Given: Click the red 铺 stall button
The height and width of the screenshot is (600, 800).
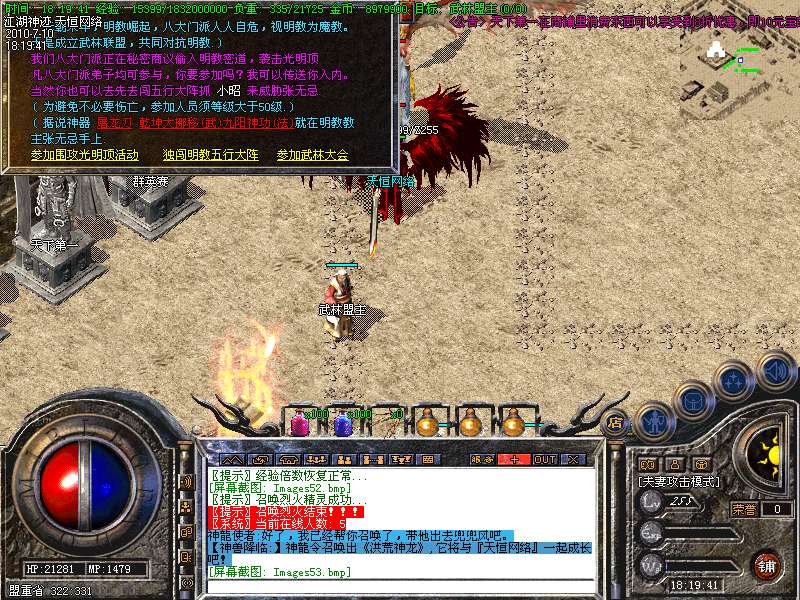Looking at the screenshot, I should 766,566.
